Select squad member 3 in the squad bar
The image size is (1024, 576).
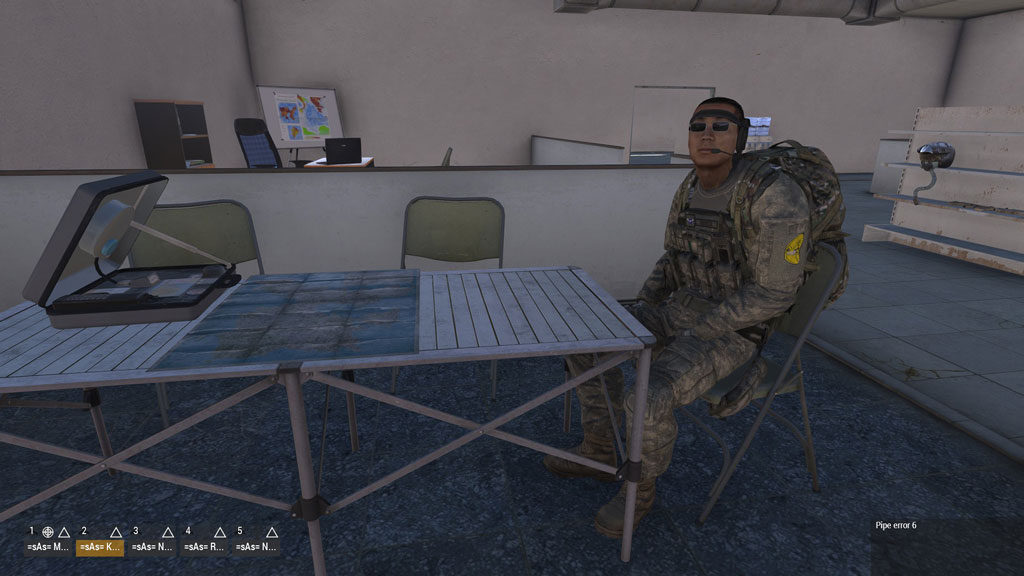point(151,547)
